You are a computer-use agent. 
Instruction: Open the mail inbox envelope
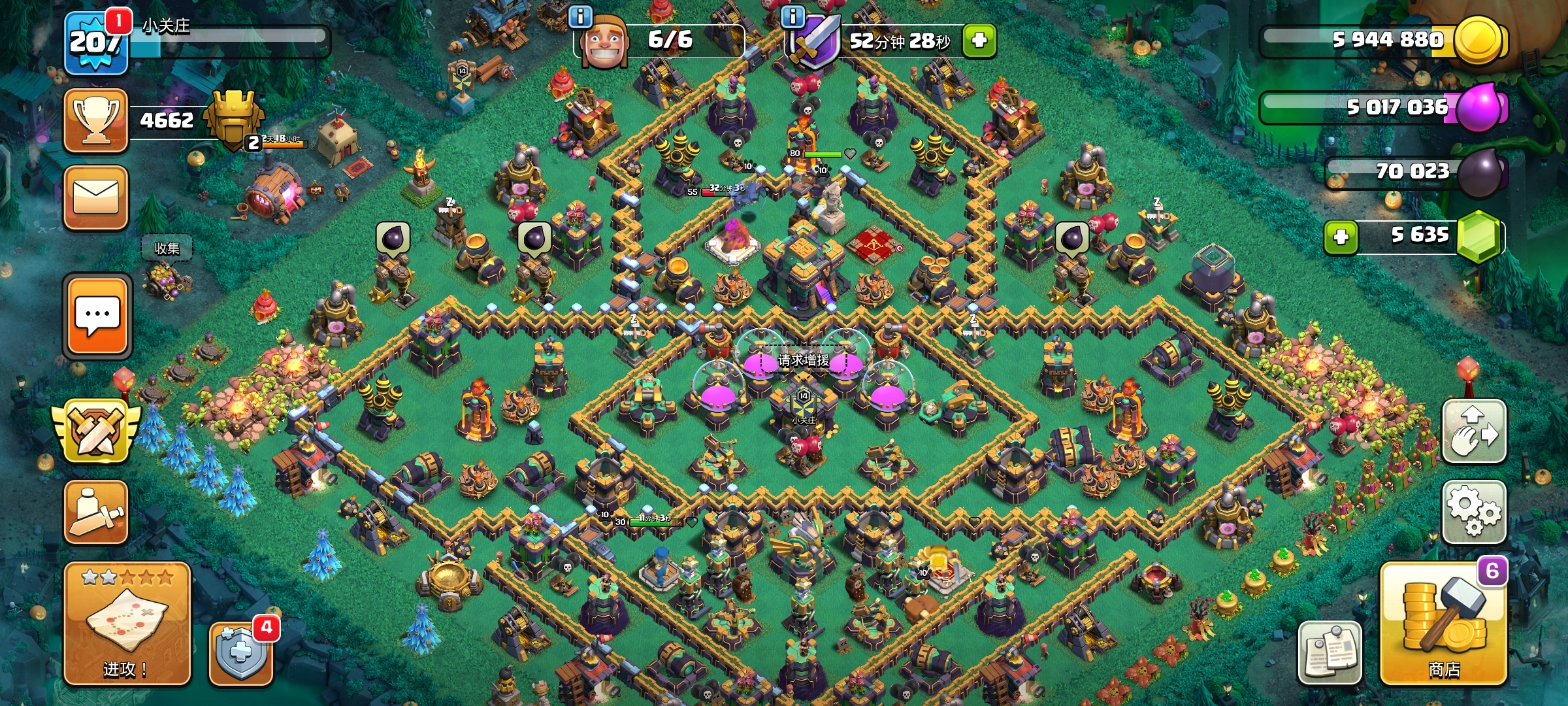click(96, 197)
